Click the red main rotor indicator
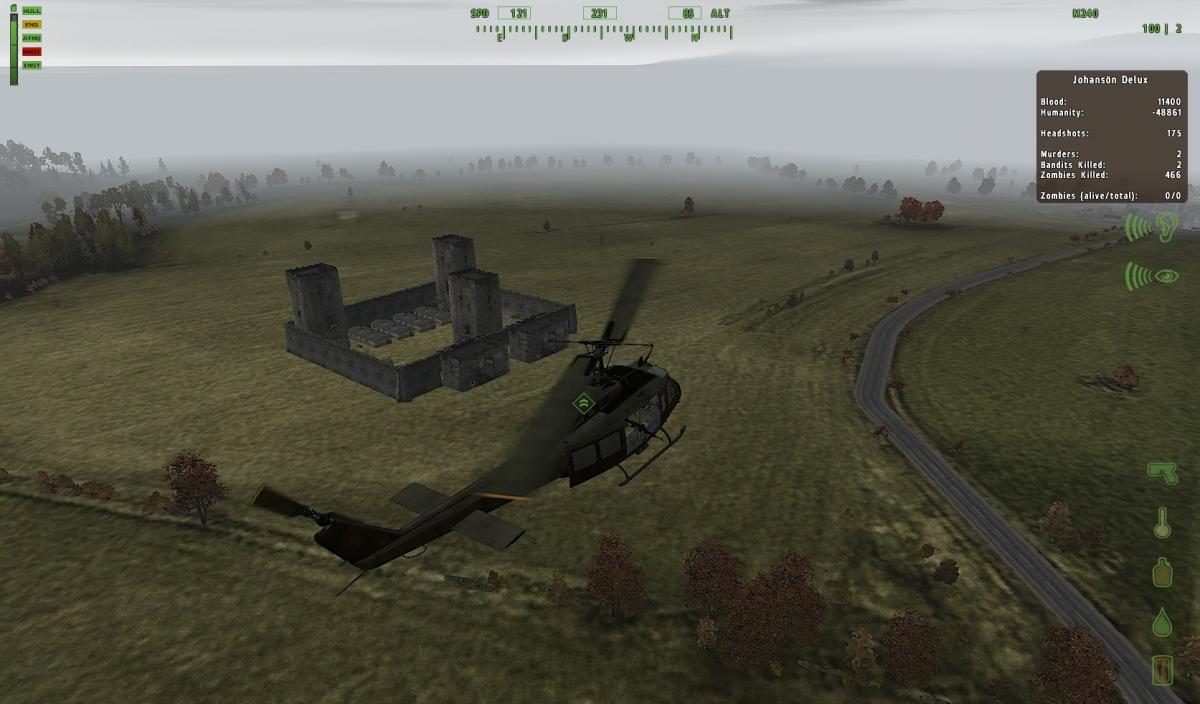 32,51
